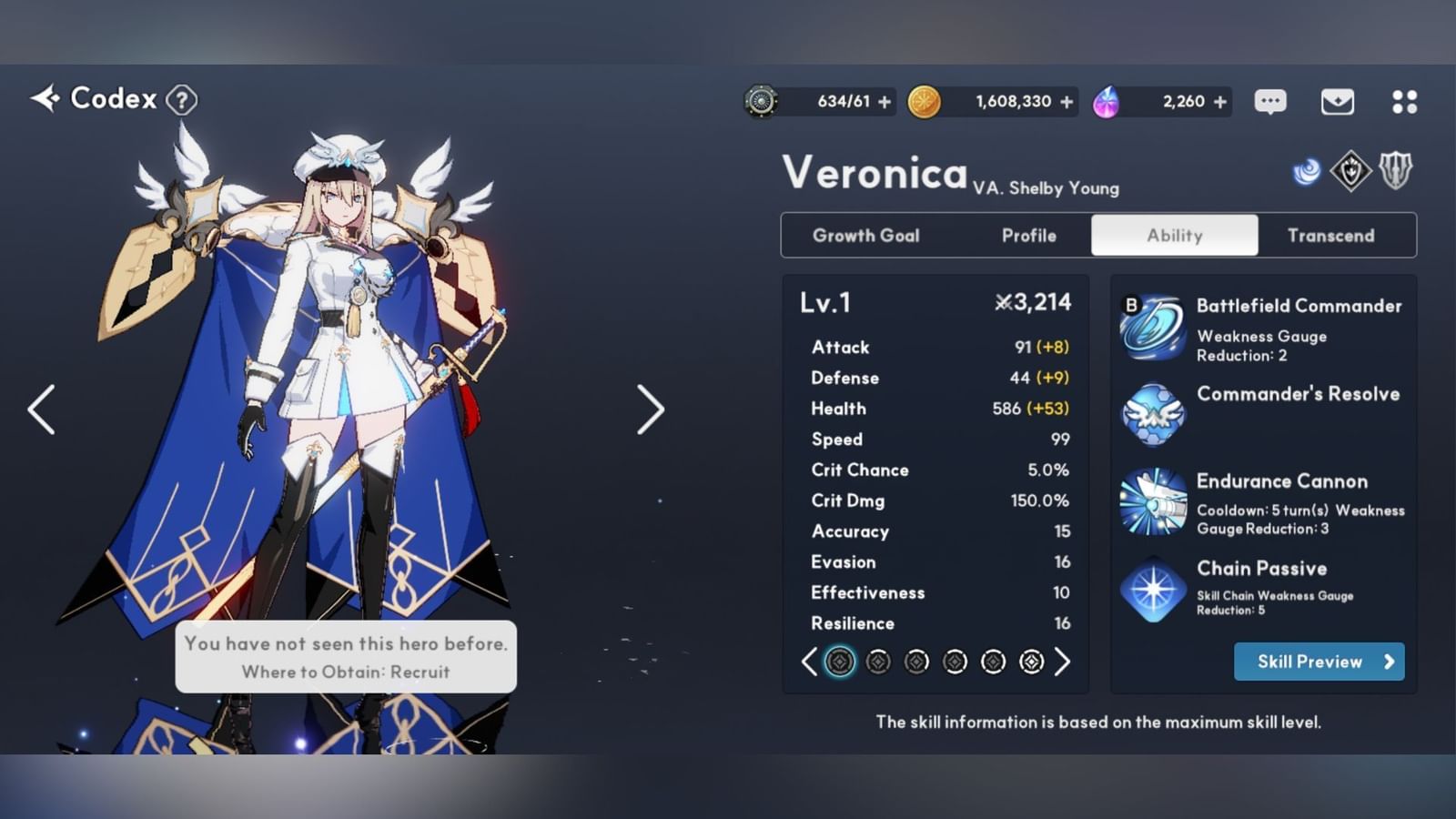This screenshot has height=819, width=1456.
Task: Open the Transcend tab
Action: point(1332,235)
